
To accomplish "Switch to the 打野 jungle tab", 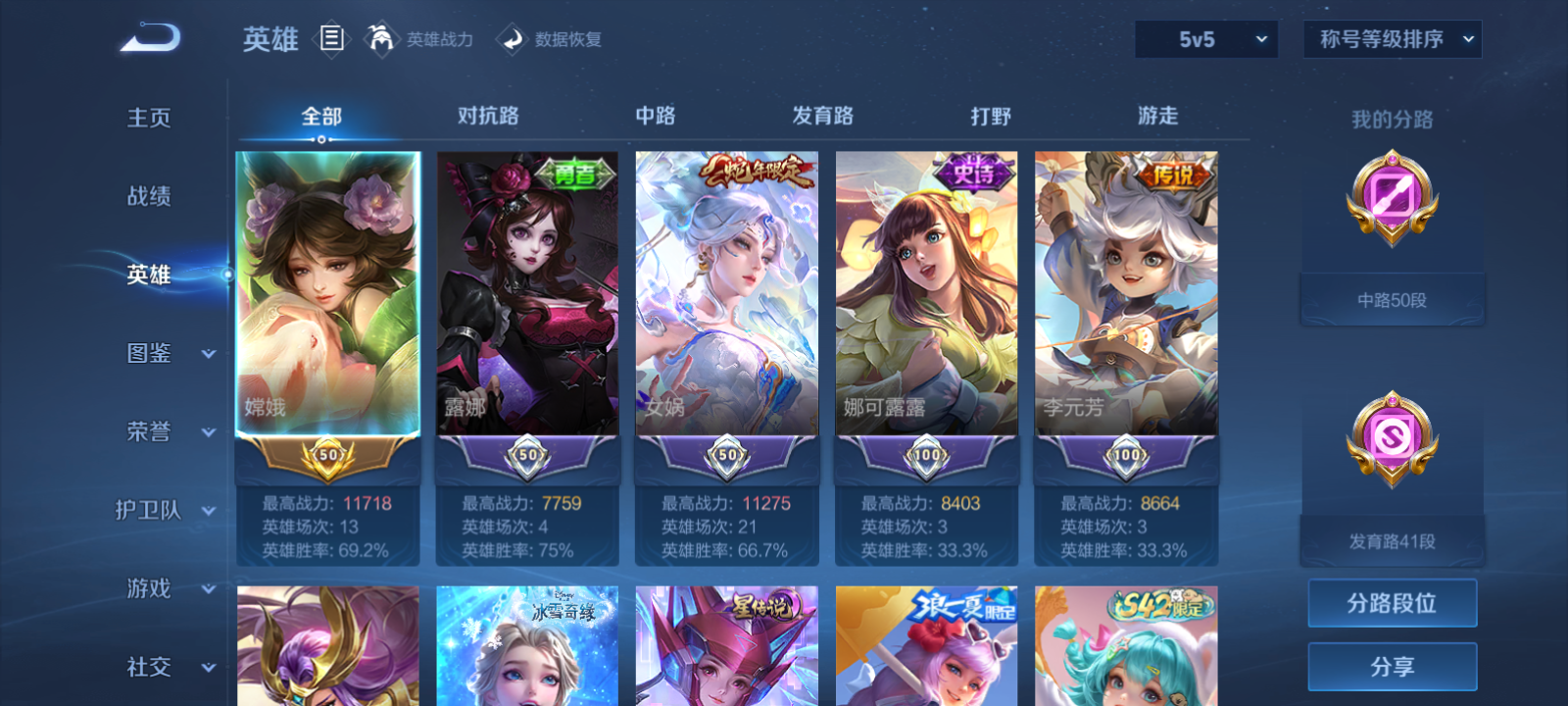I will click(x=989, y=115).
